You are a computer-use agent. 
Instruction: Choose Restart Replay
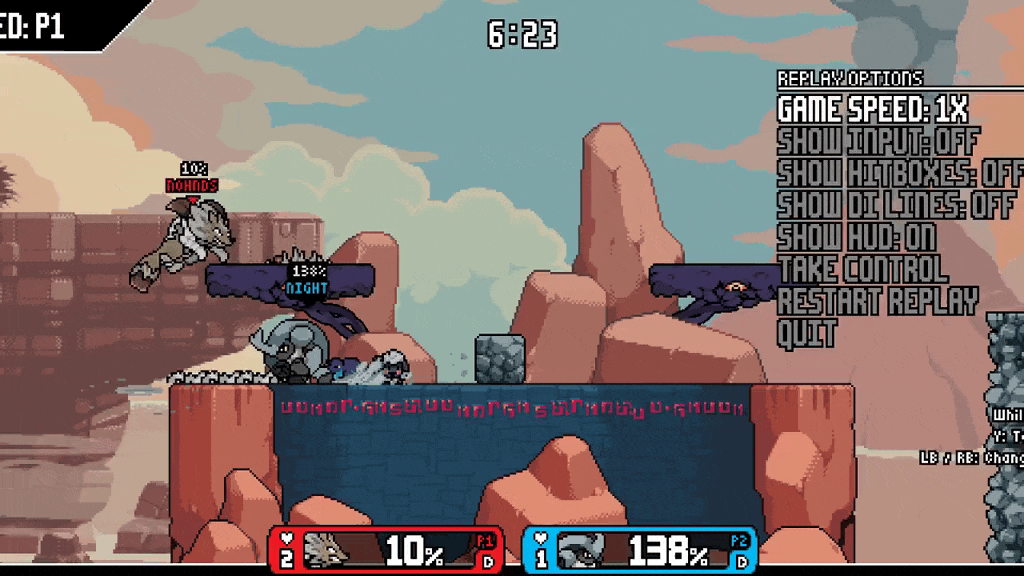coord(877,301)
